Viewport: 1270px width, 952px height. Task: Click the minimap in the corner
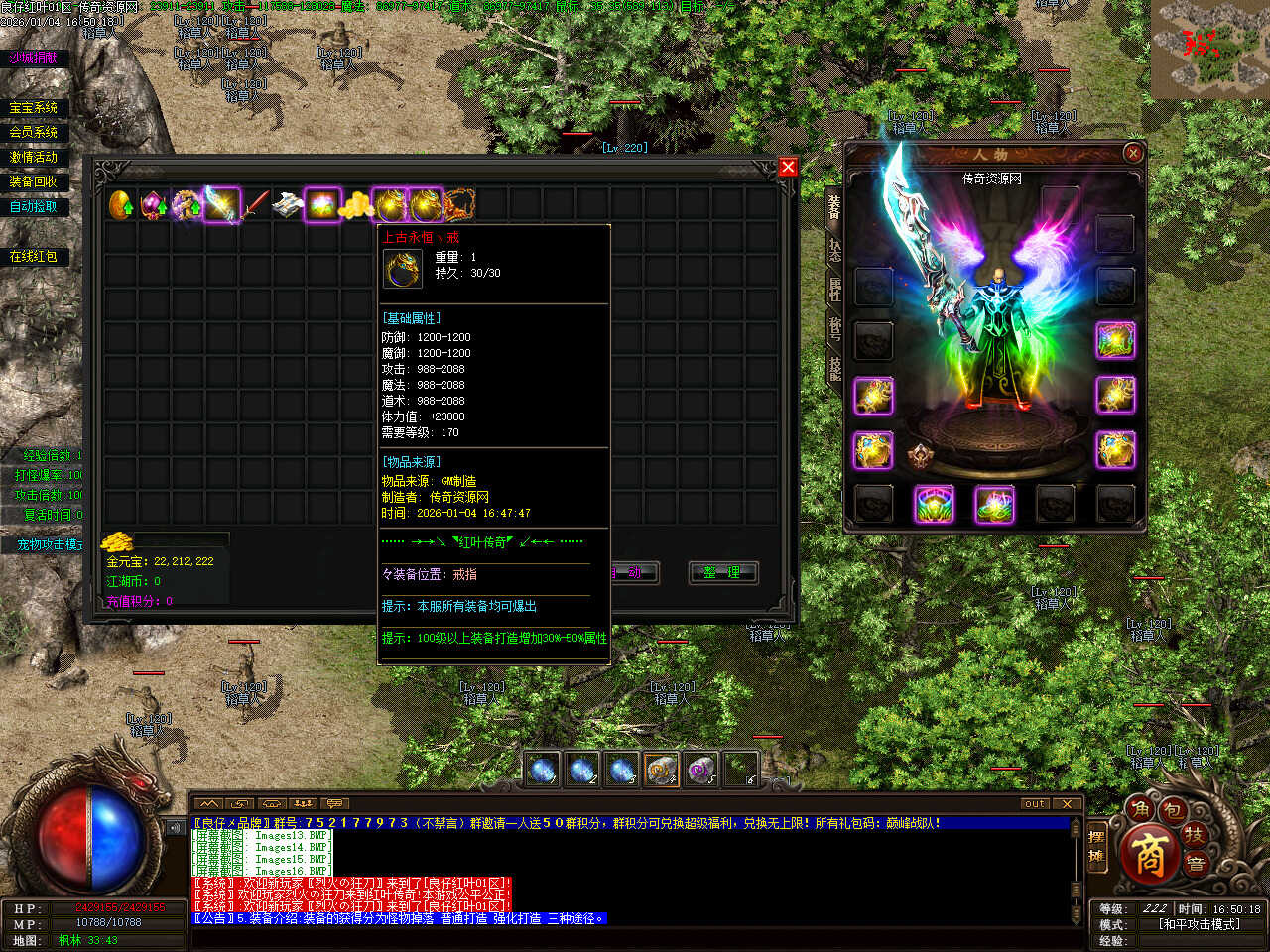click(x=1210, y=48)
